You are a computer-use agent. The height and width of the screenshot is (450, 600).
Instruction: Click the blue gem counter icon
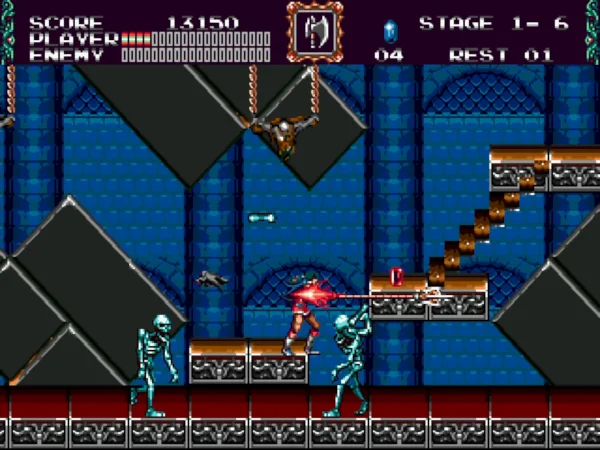[389, 29]
